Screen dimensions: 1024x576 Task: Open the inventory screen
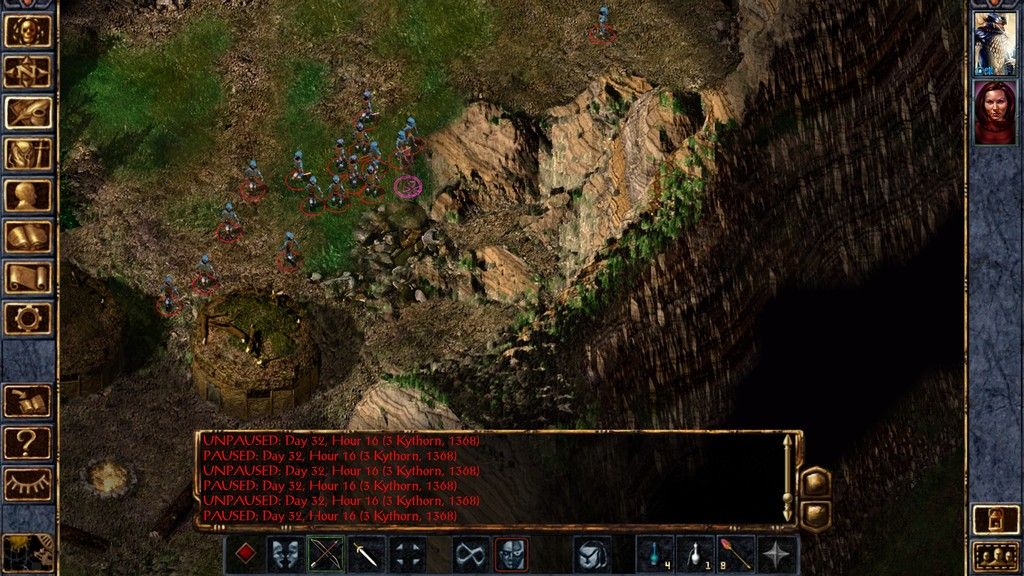click(x=28, y=153)
